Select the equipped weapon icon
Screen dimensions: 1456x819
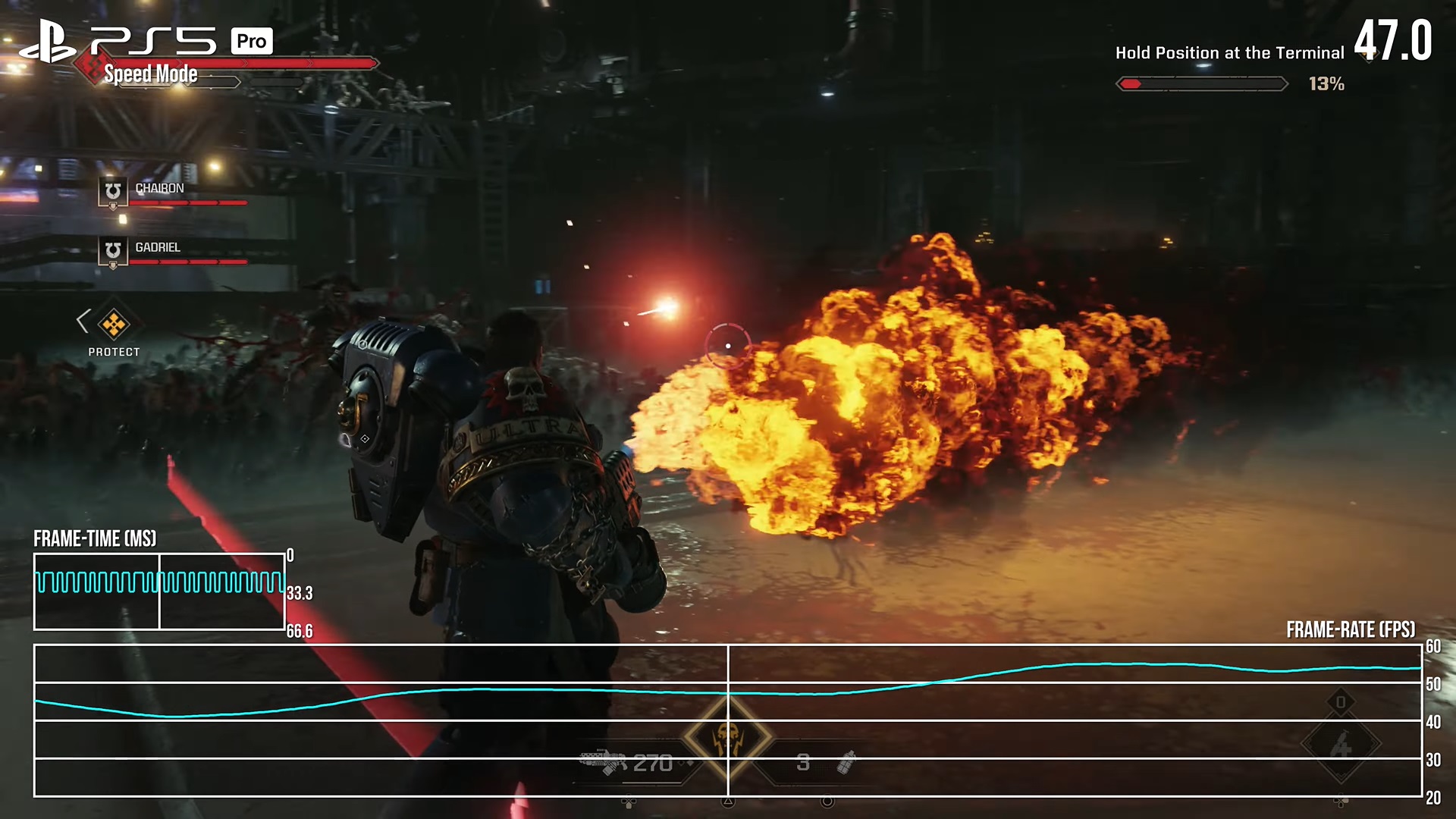pos(604,761)
